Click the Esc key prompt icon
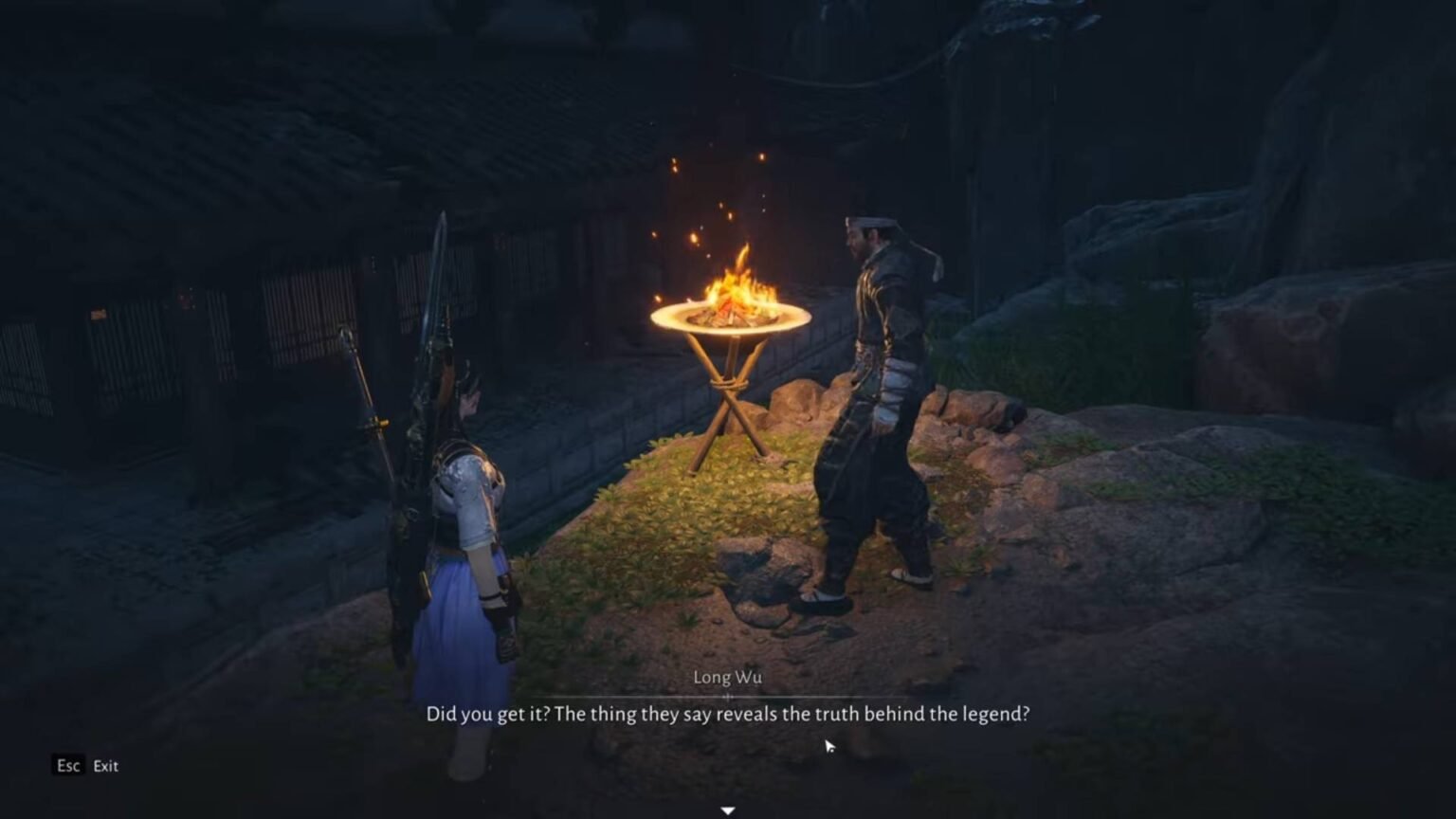 pyautogui.click(x=67, y=766)
